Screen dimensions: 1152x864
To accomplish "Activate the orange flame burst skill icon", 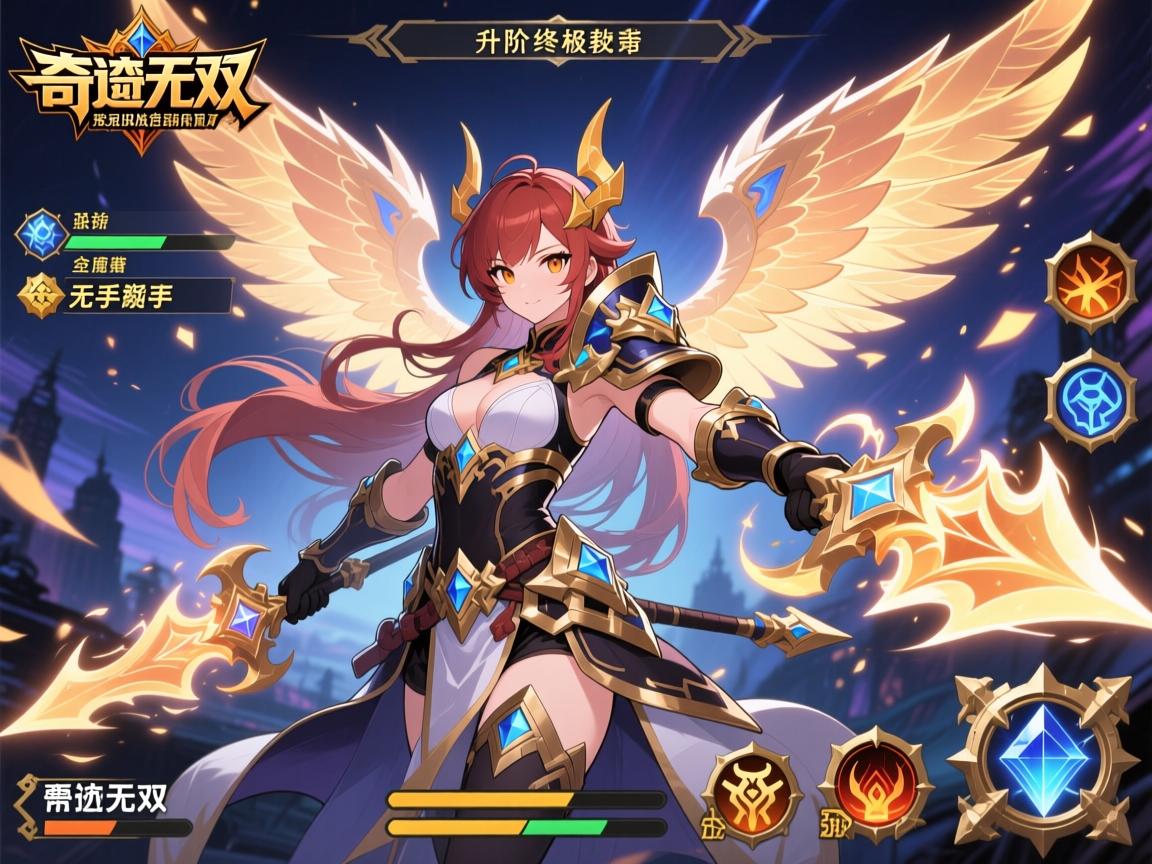I will [x=1090, y=281].
